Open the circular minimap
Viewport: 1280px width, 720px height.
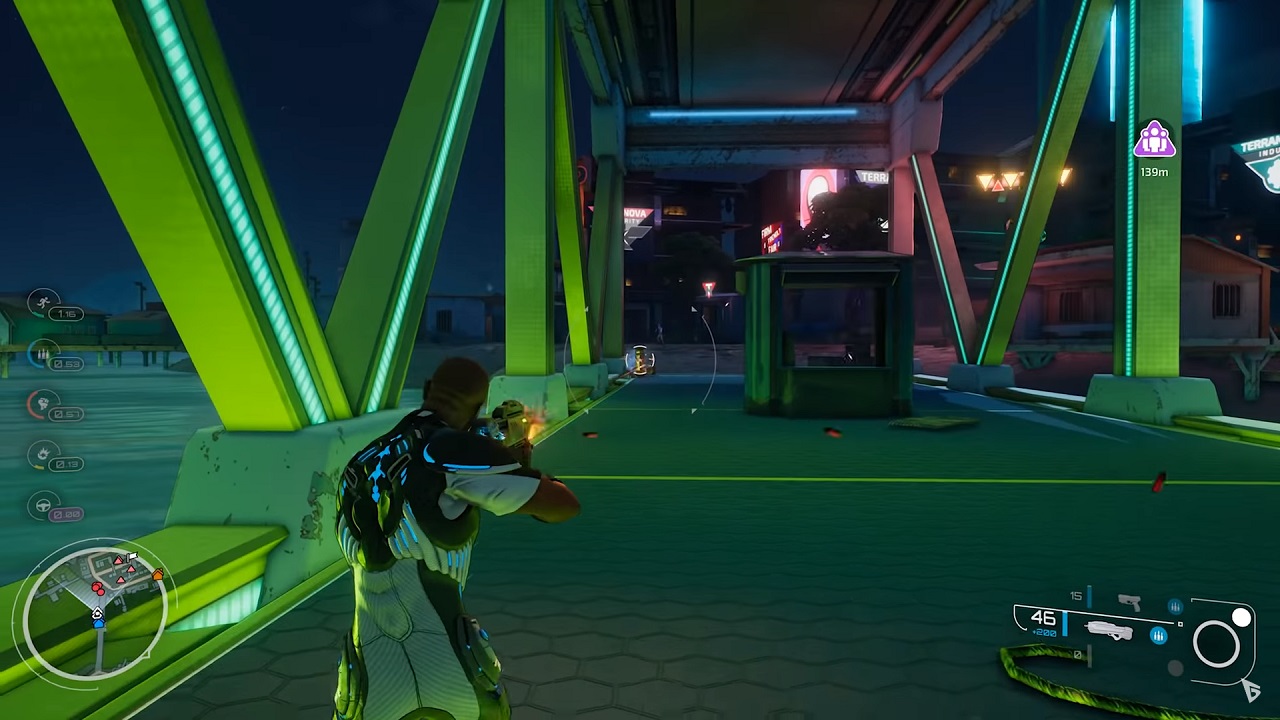pyautogui.click(x=96, y=609)
